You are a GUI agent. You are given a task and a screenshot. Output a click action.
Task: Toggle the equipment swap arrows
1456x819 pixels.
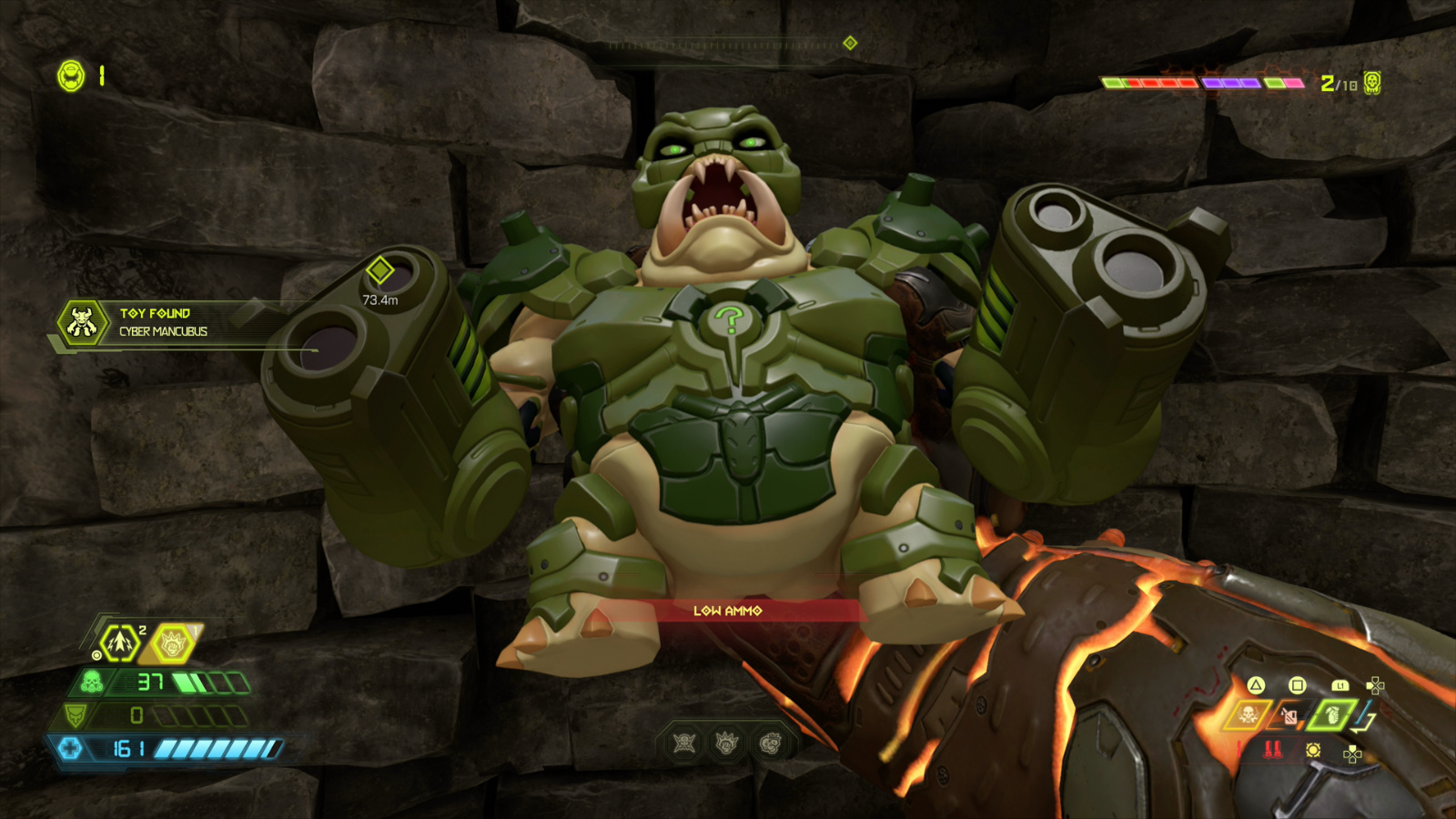pyautogui.click(x=1362, y=715)
